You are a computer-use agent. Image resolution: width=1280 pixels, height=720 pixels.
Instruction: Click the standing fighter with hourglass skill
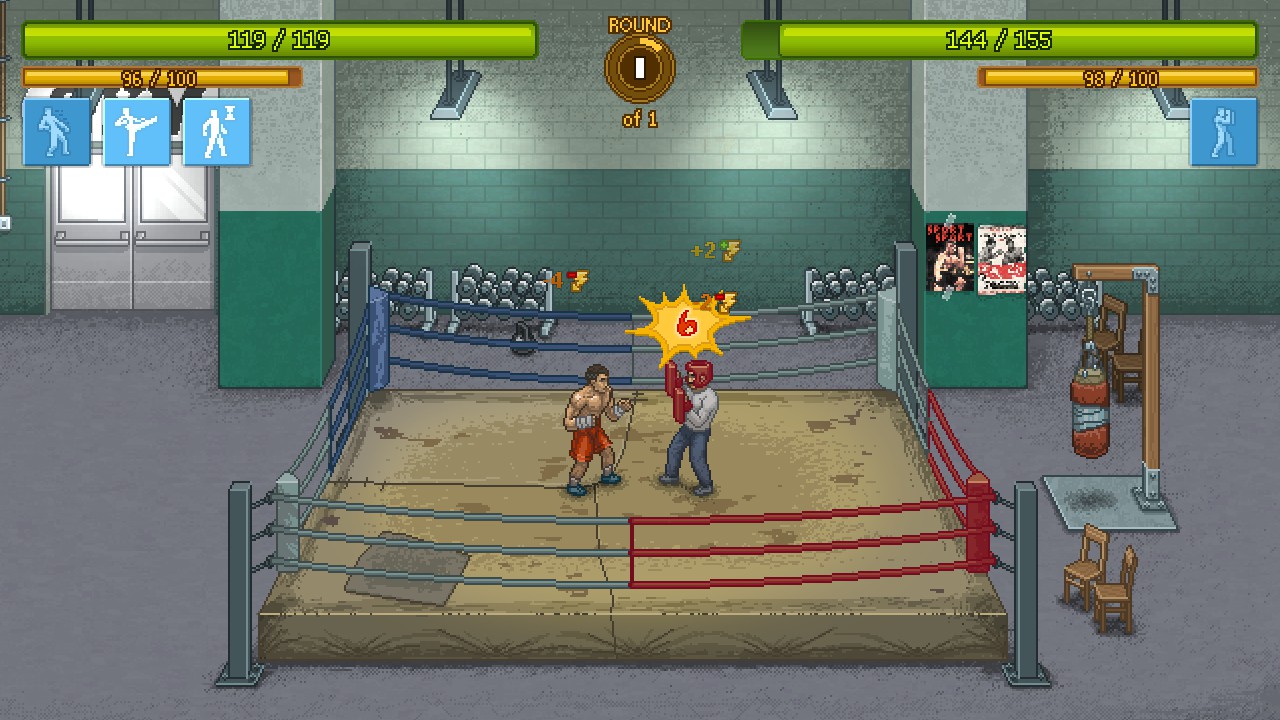click(x=217, y=131)
